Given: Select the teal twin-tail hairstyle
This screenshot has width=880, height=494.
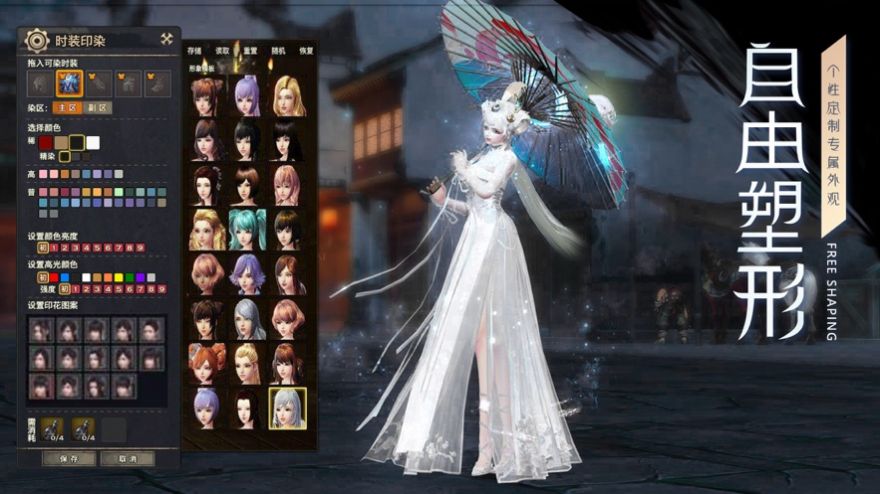Looking at the screenshot, I should (x=248, y=229).
